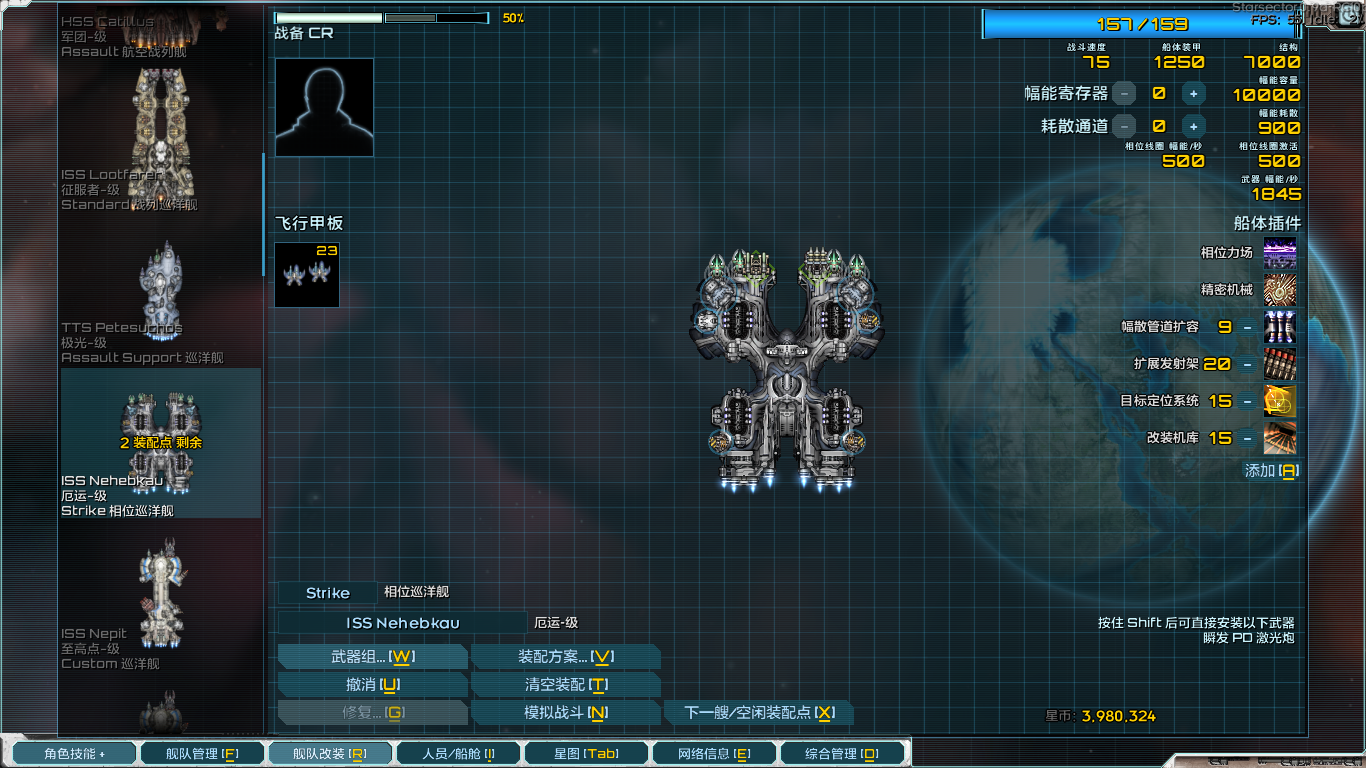This screenshot has width=1366, height=768.
Task: Open the 综合管理 command tab
Action: (x=841, y=753)
